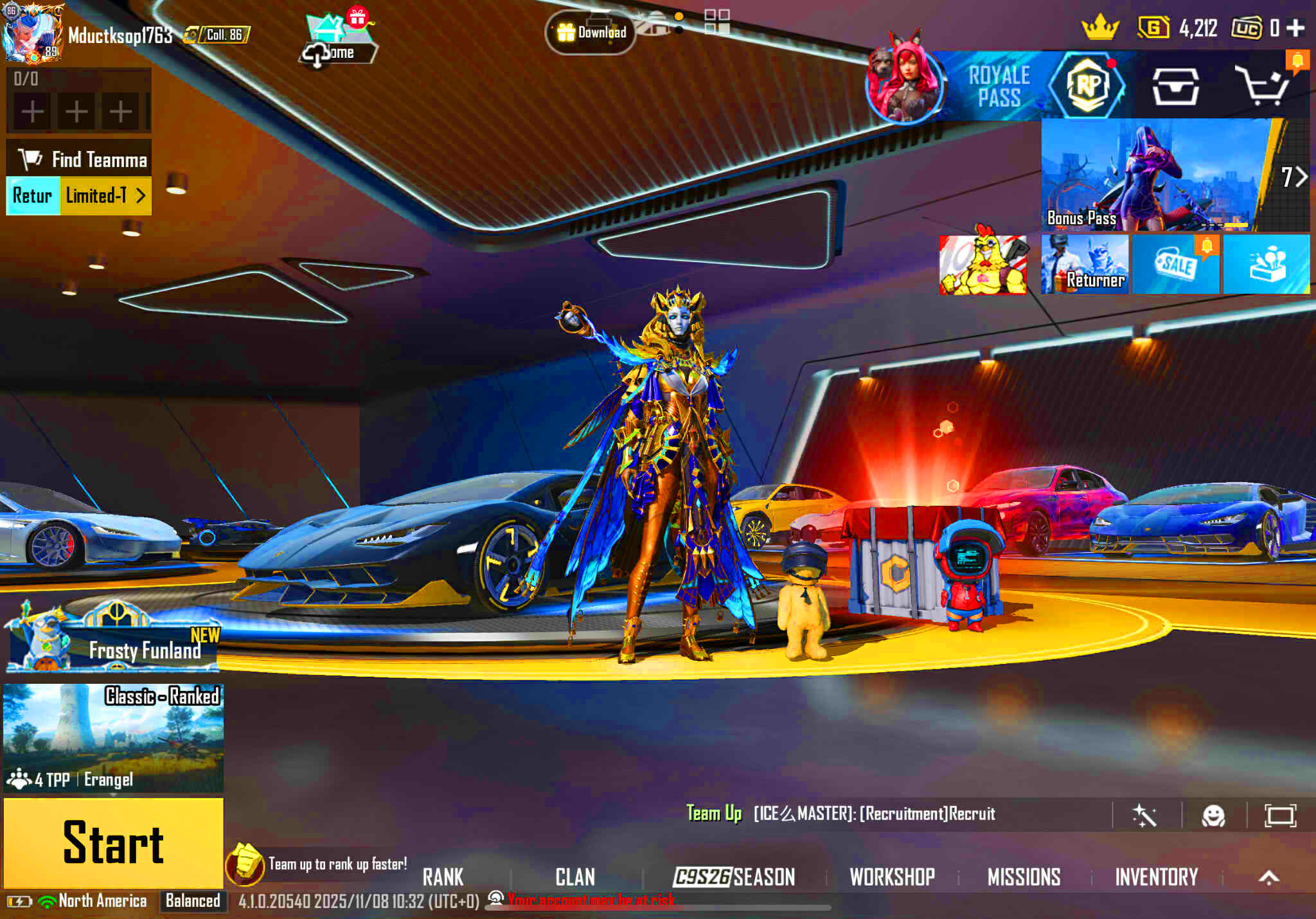Open the Classic-Ranked Erangel mode selector
This screenshot has width=1316, height=919.
tap(113, 737)
